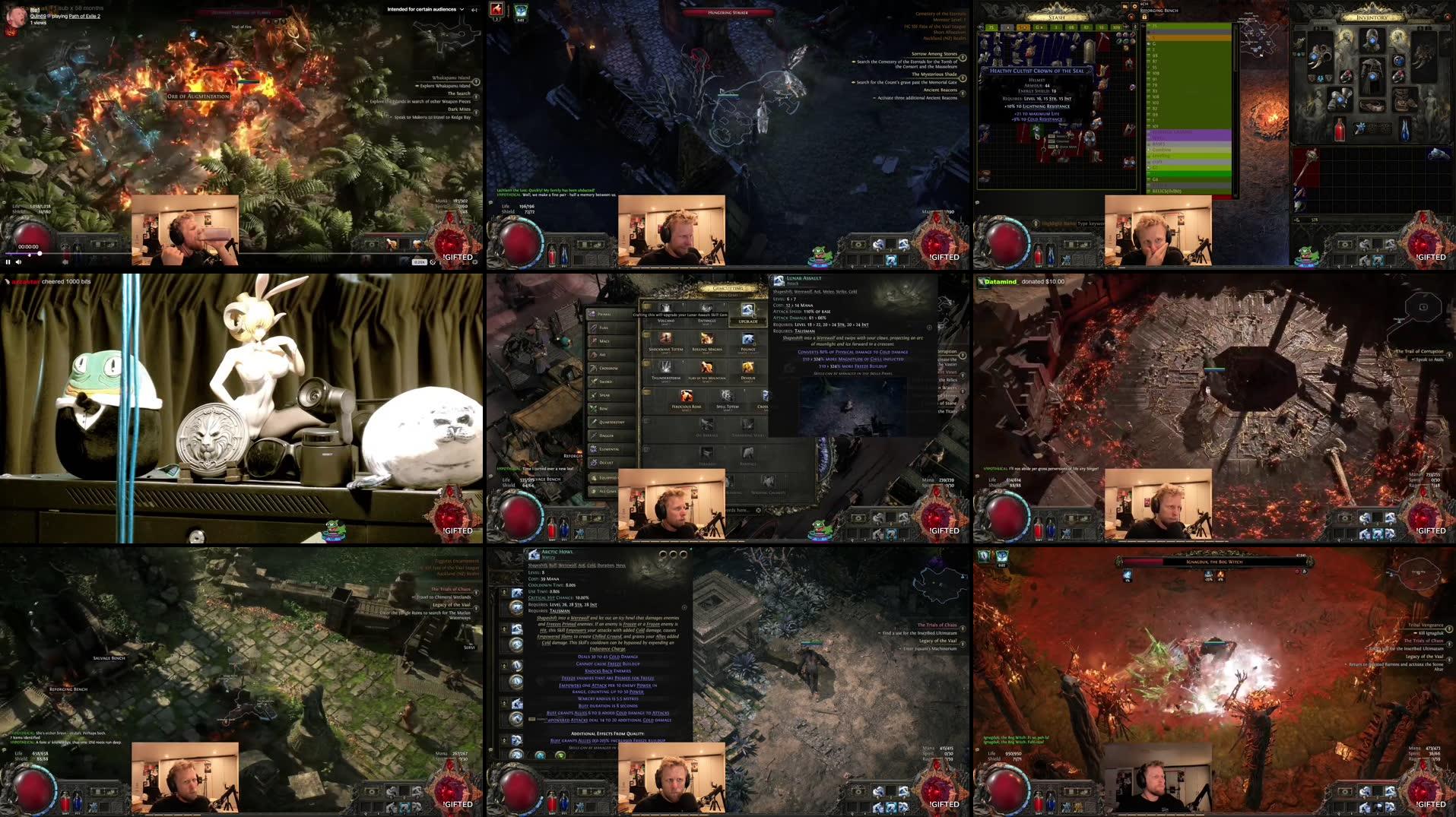Toggle the lock on the Reforging Bench window

(1144, 17)
